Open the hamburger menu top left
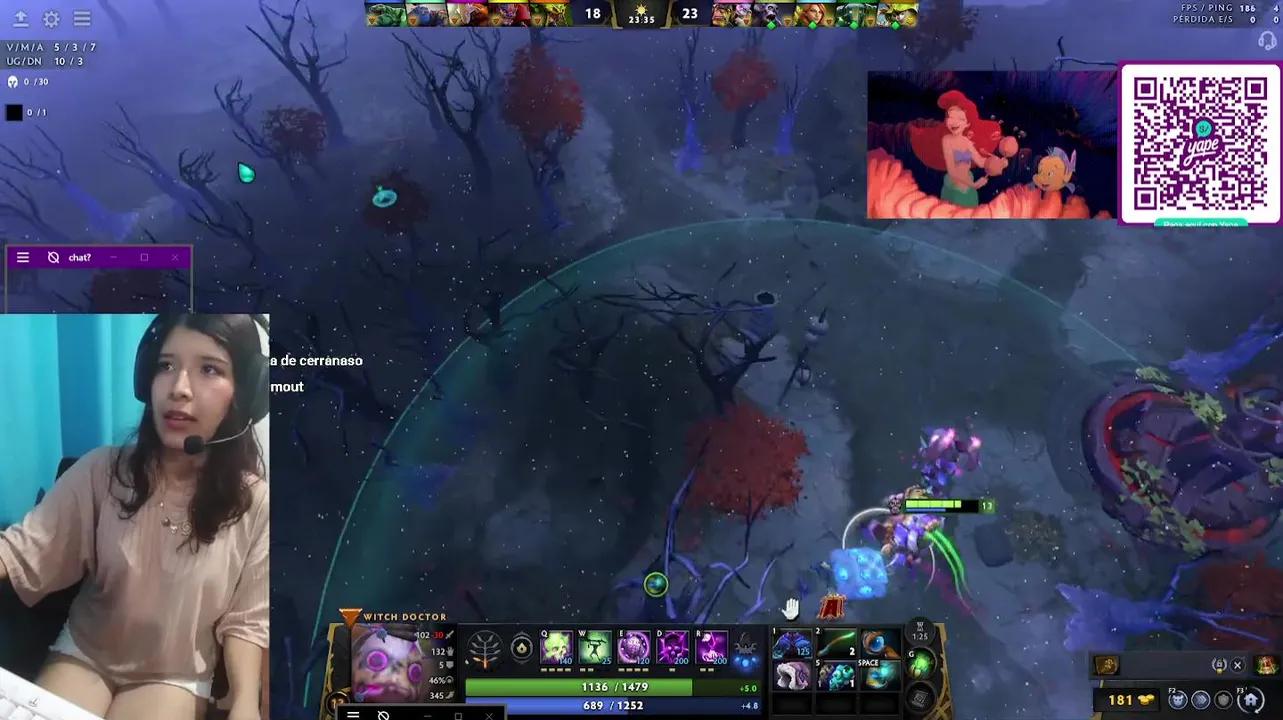The height and width of the screenshot is (720, 1283). [x=82, y=18]
